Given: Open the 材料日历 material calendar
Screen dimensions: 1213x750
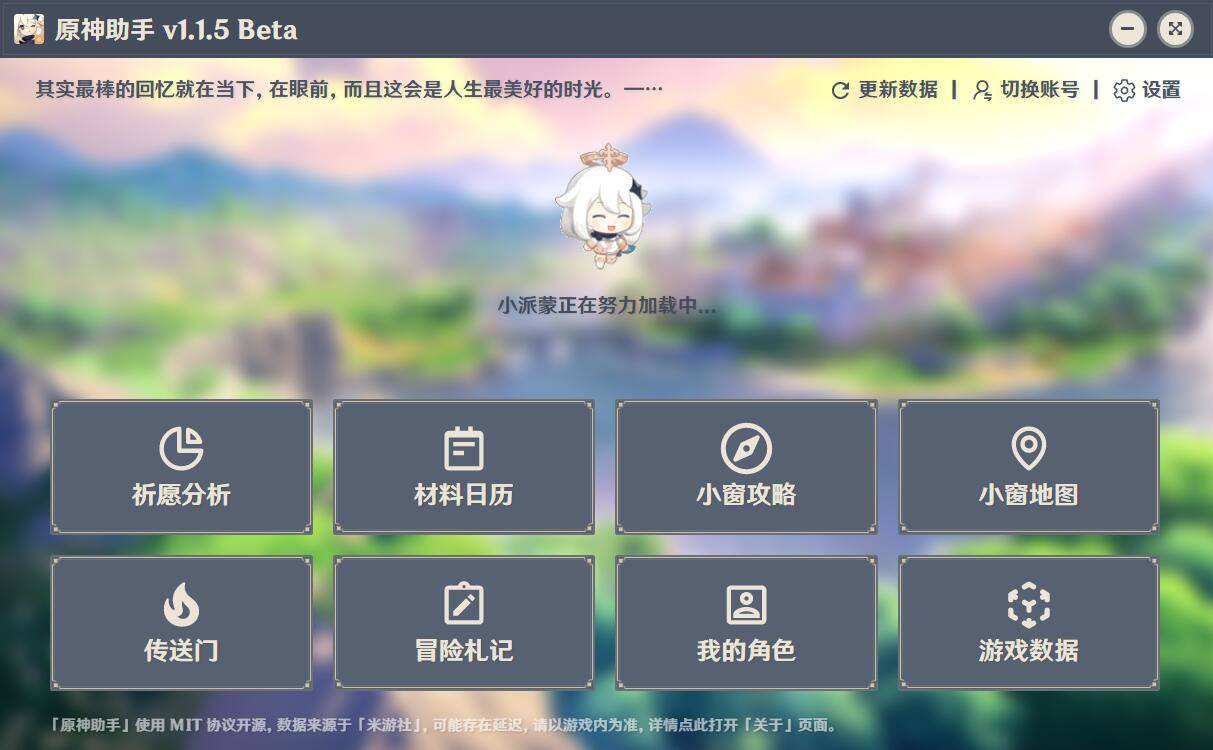Looking at the screenshot, I should point(463,467).
